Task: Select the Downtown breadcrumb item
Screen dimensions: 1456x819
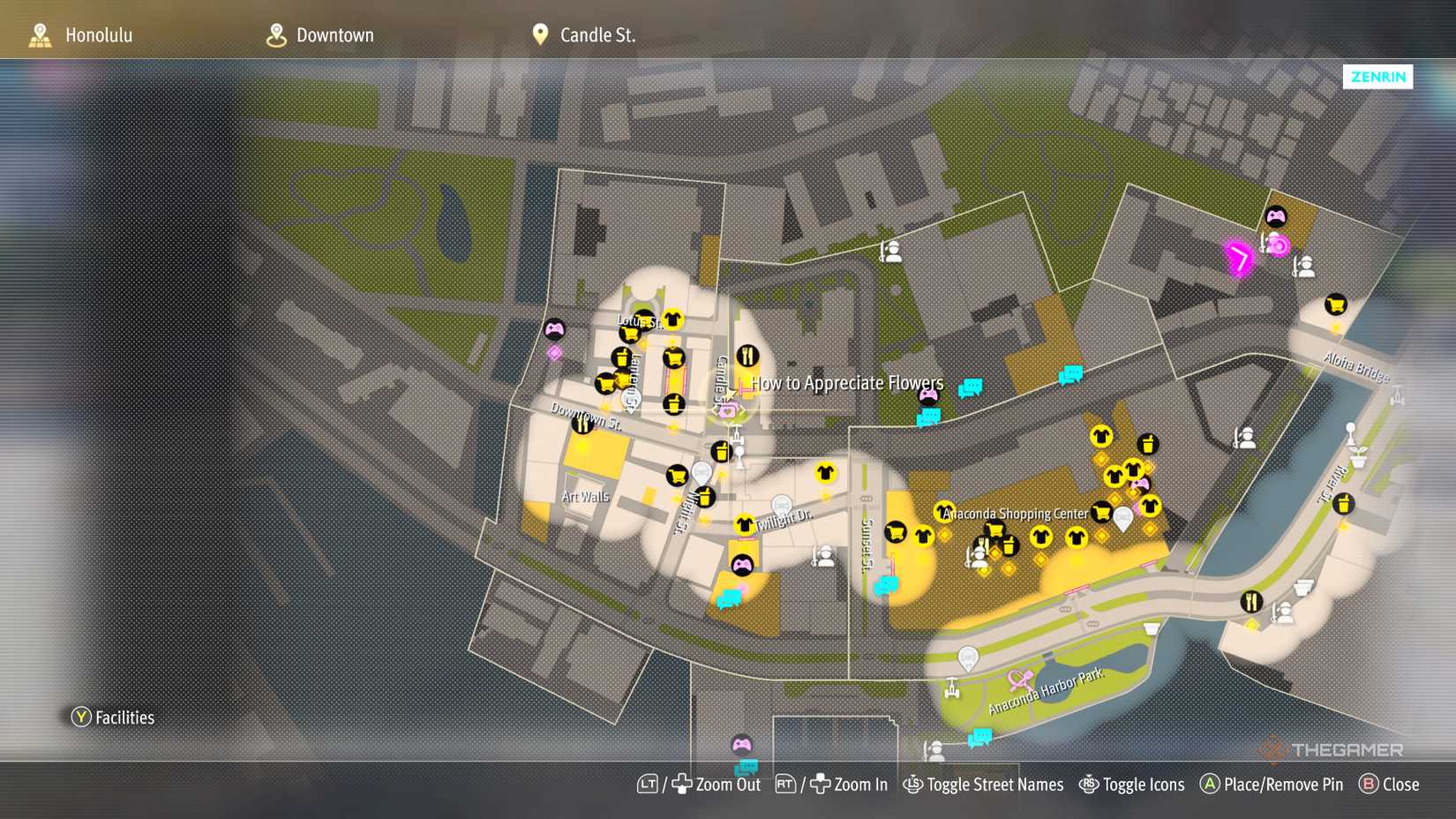Action: 335,35
